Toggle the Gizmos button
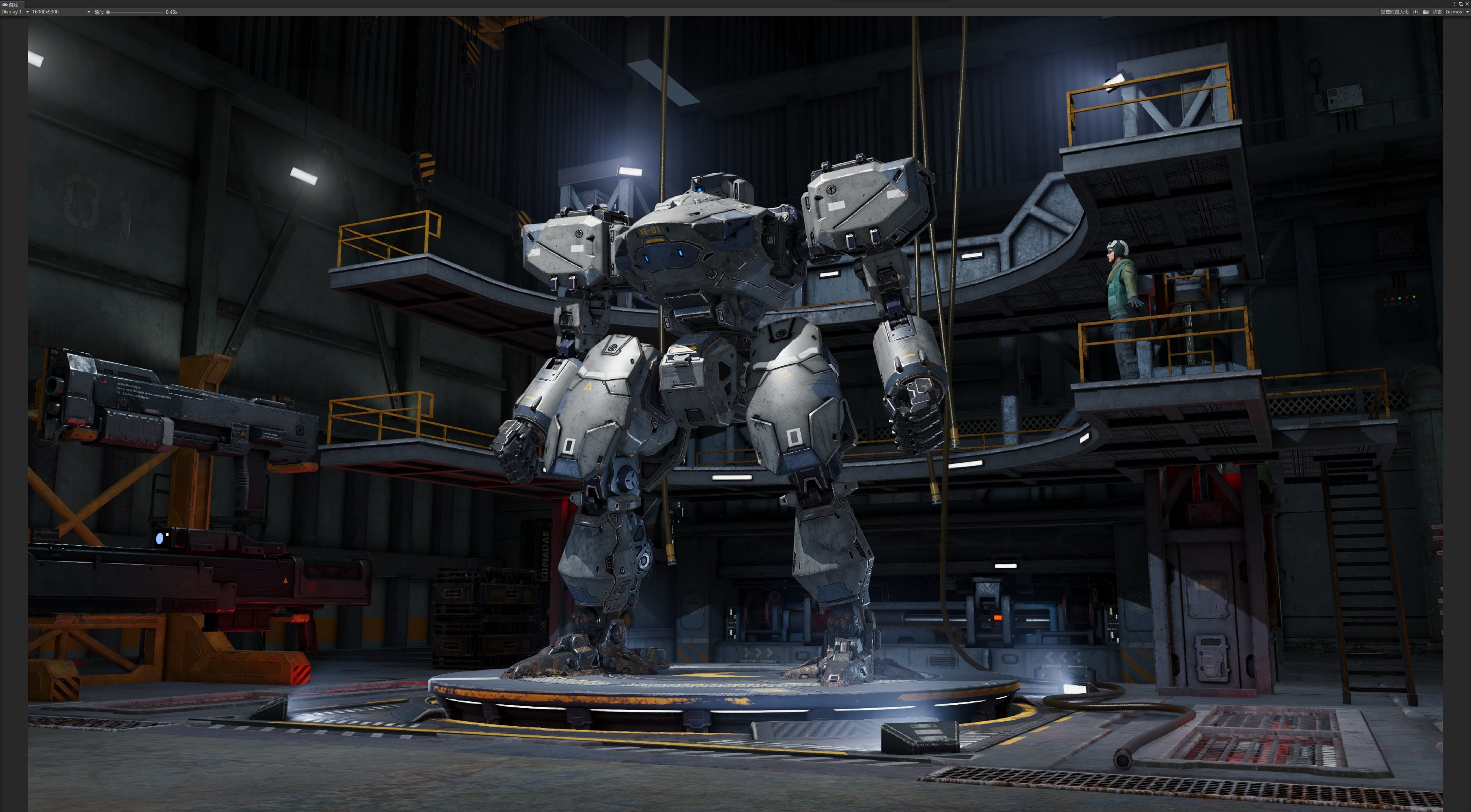Image resolution: width=1471 pixels, height=812 pixels. pos(1453,12)
